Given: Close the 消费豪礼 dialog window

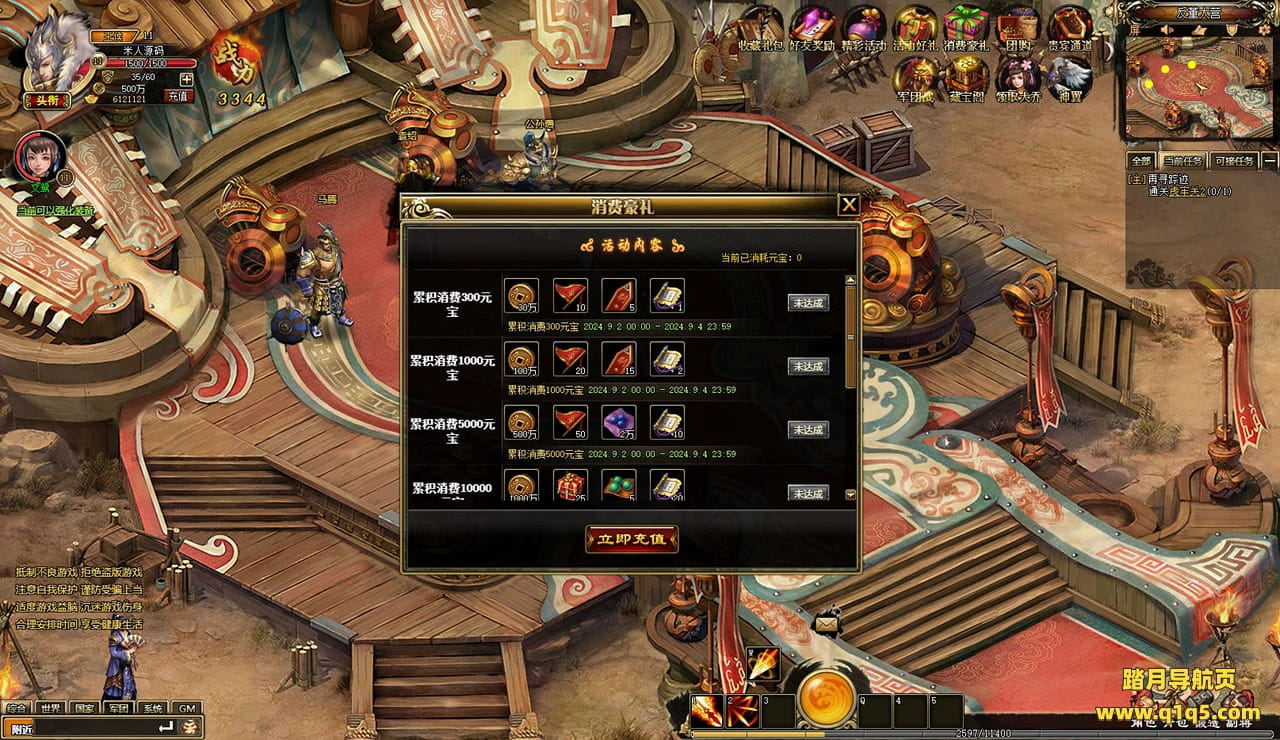Looking at the screenshot, I should click(x=848, y=206).
